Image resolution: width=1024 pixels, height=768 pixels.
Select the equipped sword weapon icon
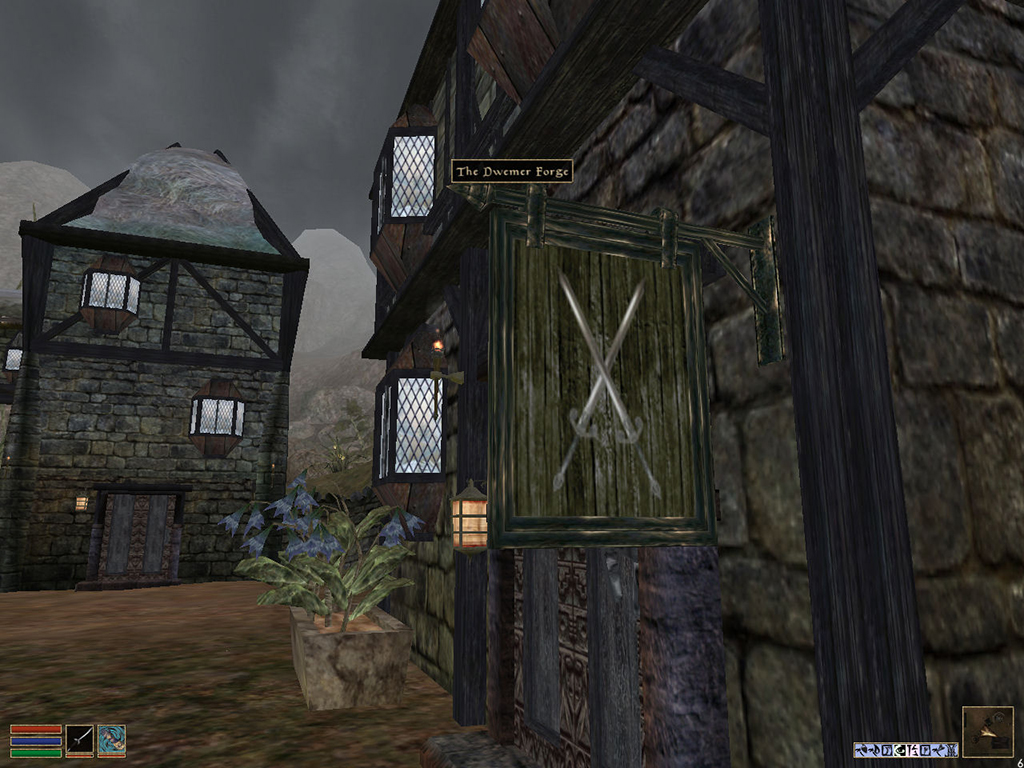(80, 740)
